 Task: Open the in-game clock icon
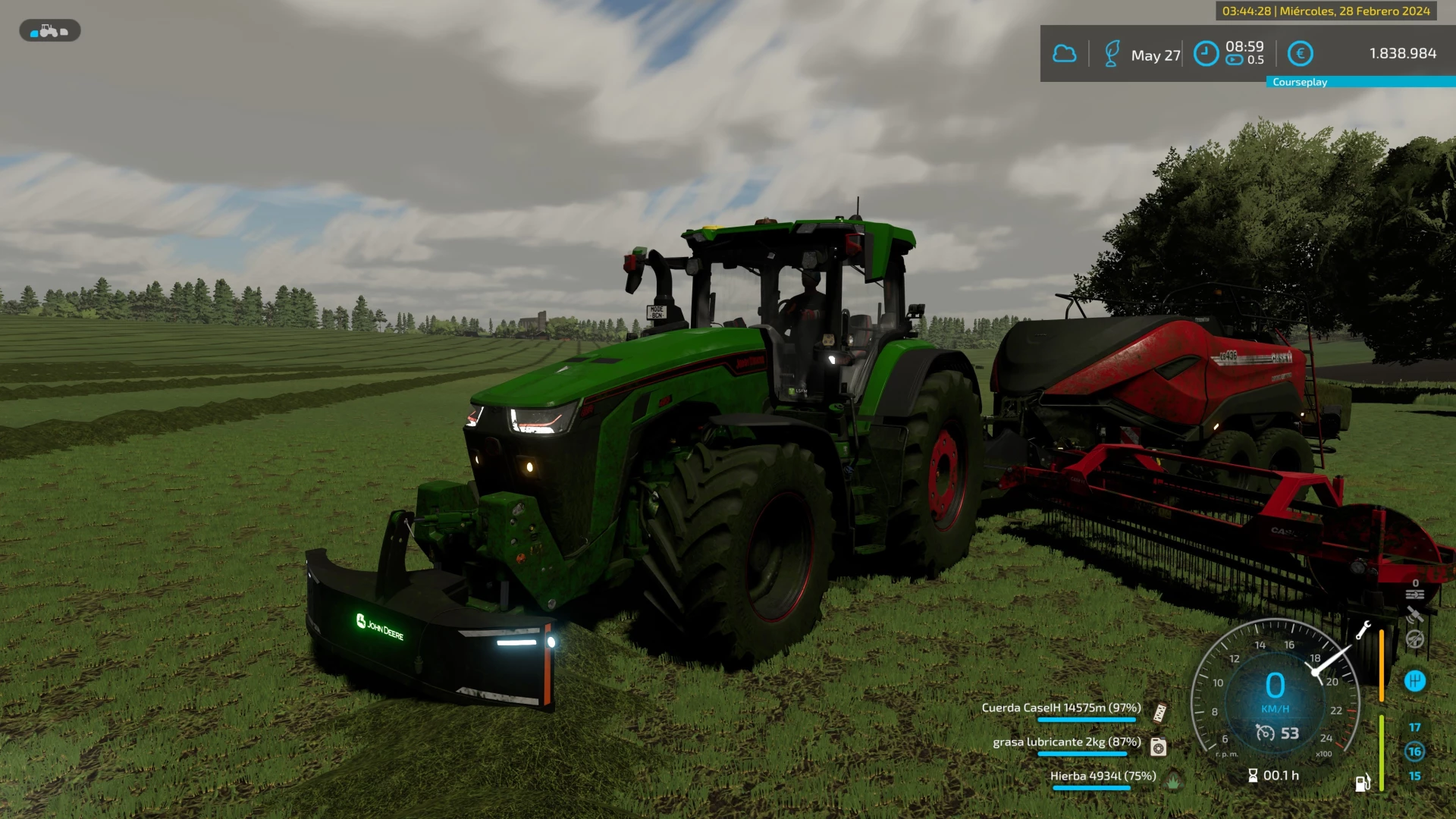click(1206, 53)
